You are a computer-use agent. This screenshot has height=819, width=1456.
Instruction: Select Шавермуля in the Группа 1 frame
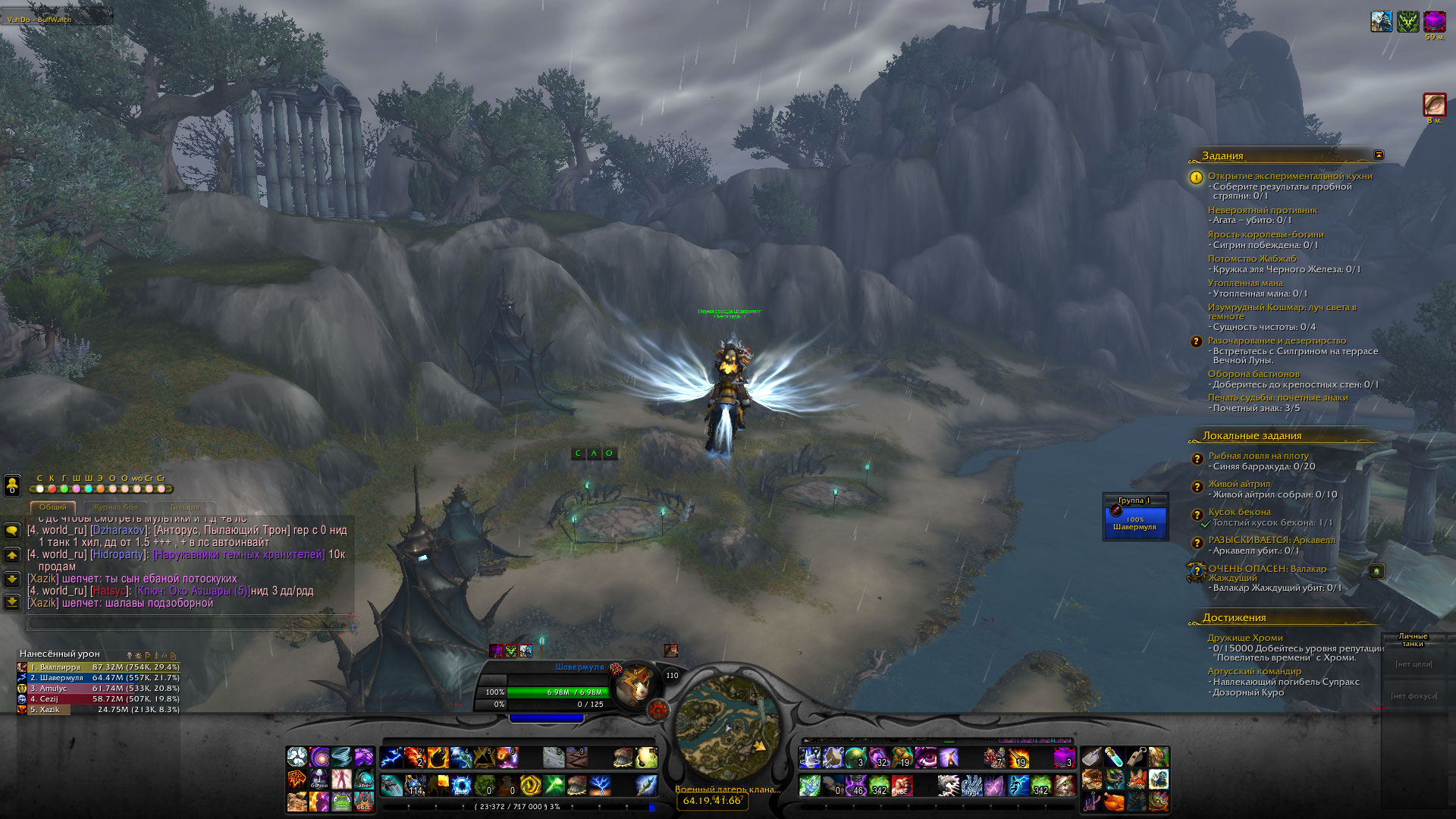(1134, 523)
